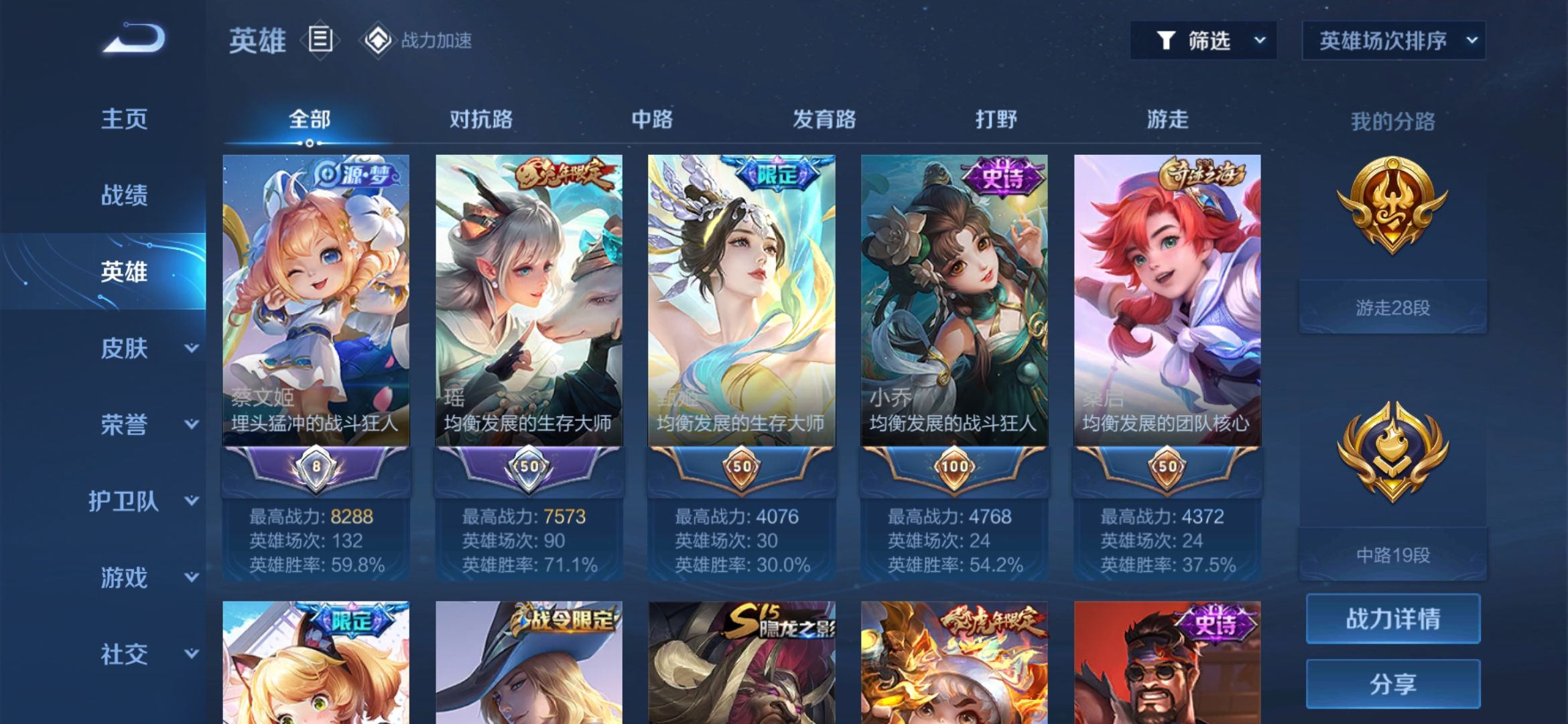This screenshot has width=1568, height=724.
Task: Open the 主页 home page section
Action: [x=124, y=119]
